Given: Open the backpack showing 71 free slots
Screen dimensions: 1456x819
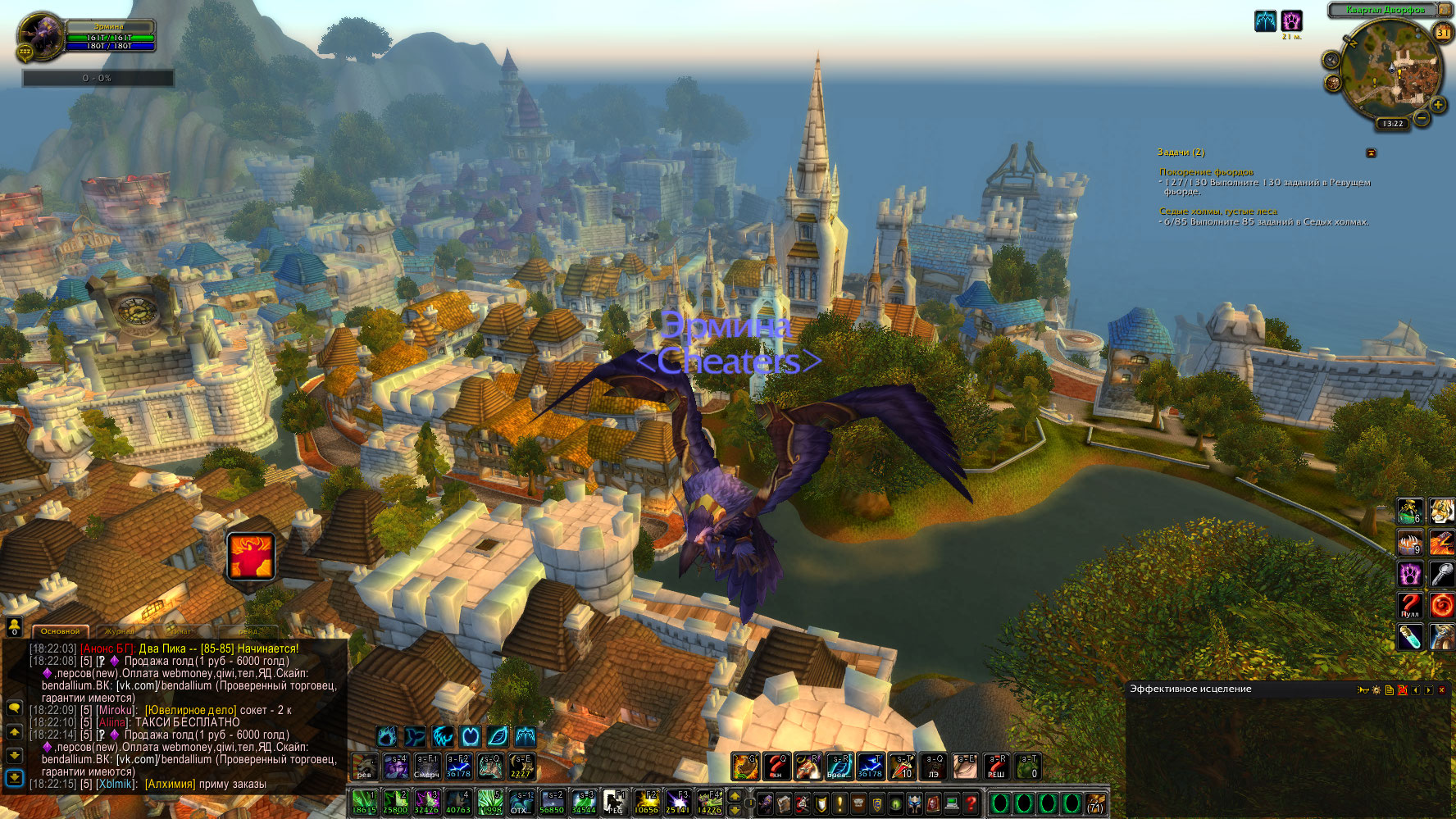Looking at the screenshot, I should coord(1095,803).
